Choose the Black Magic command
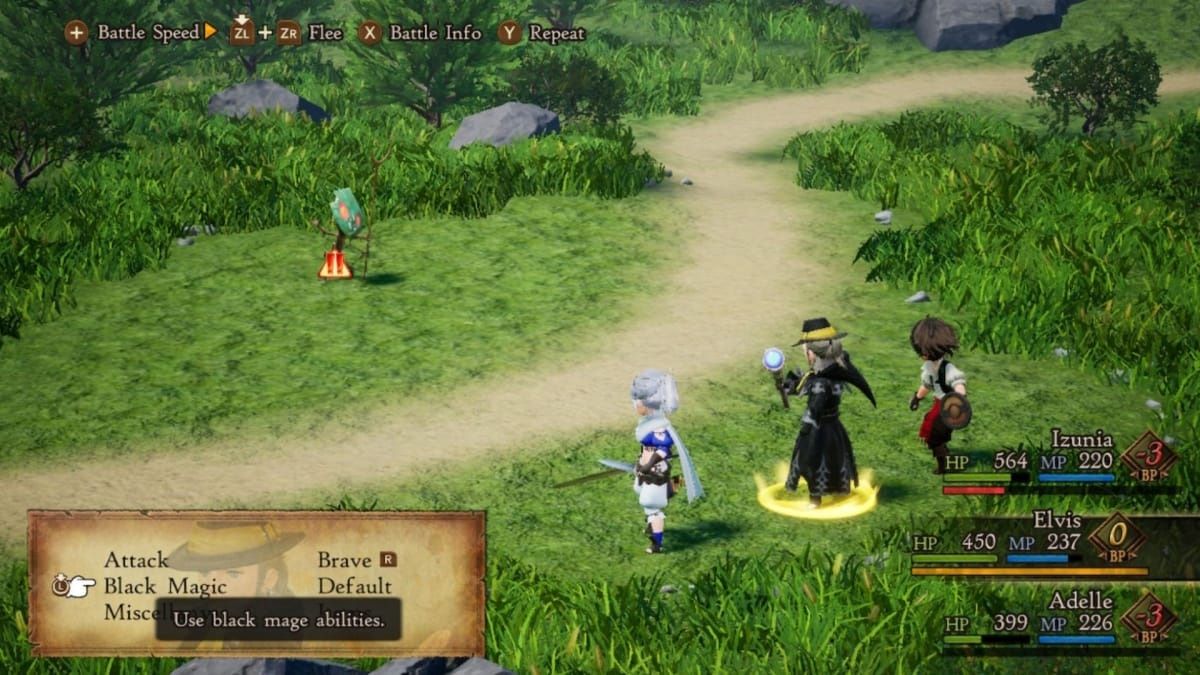 point(165,586)
